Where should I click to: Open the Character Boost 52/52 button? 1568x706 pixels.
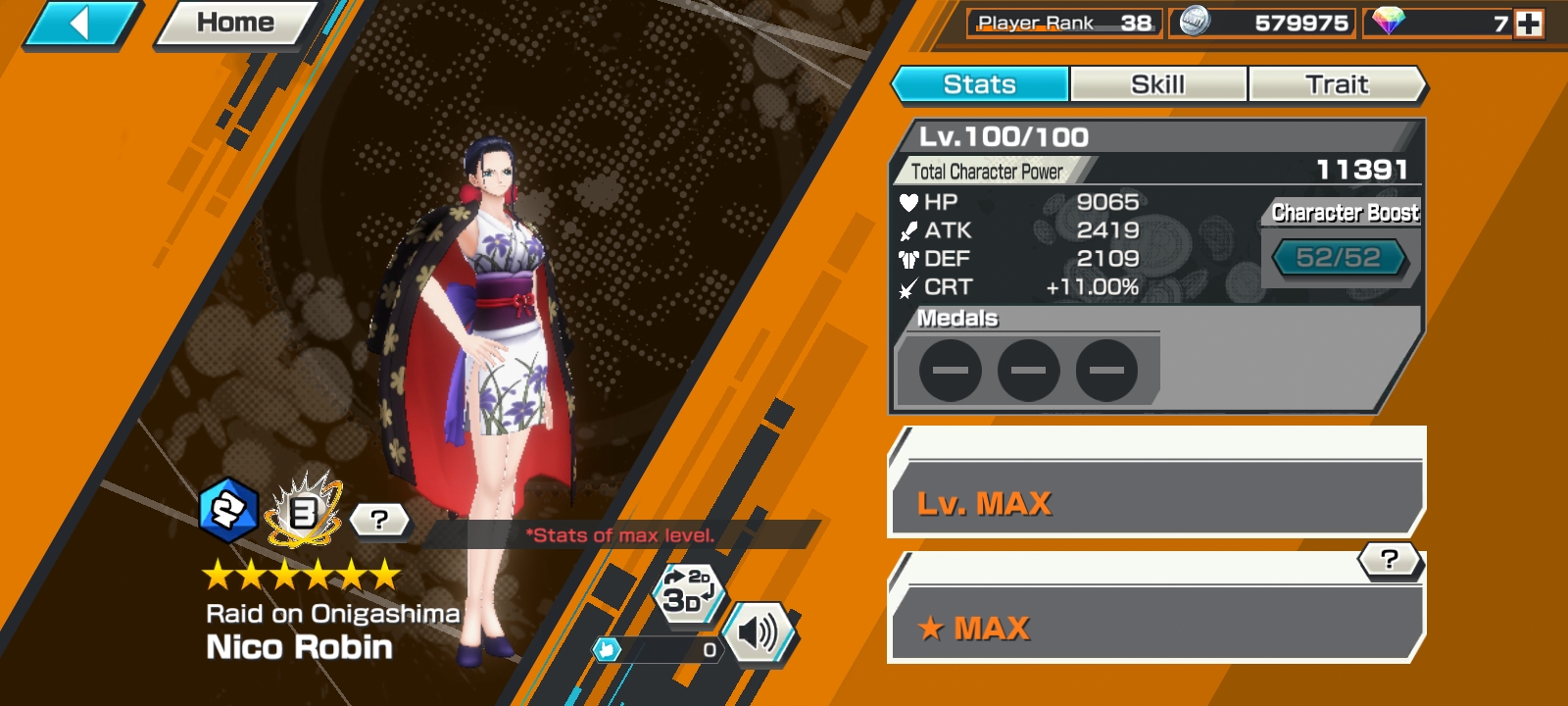pos(1339,258)
